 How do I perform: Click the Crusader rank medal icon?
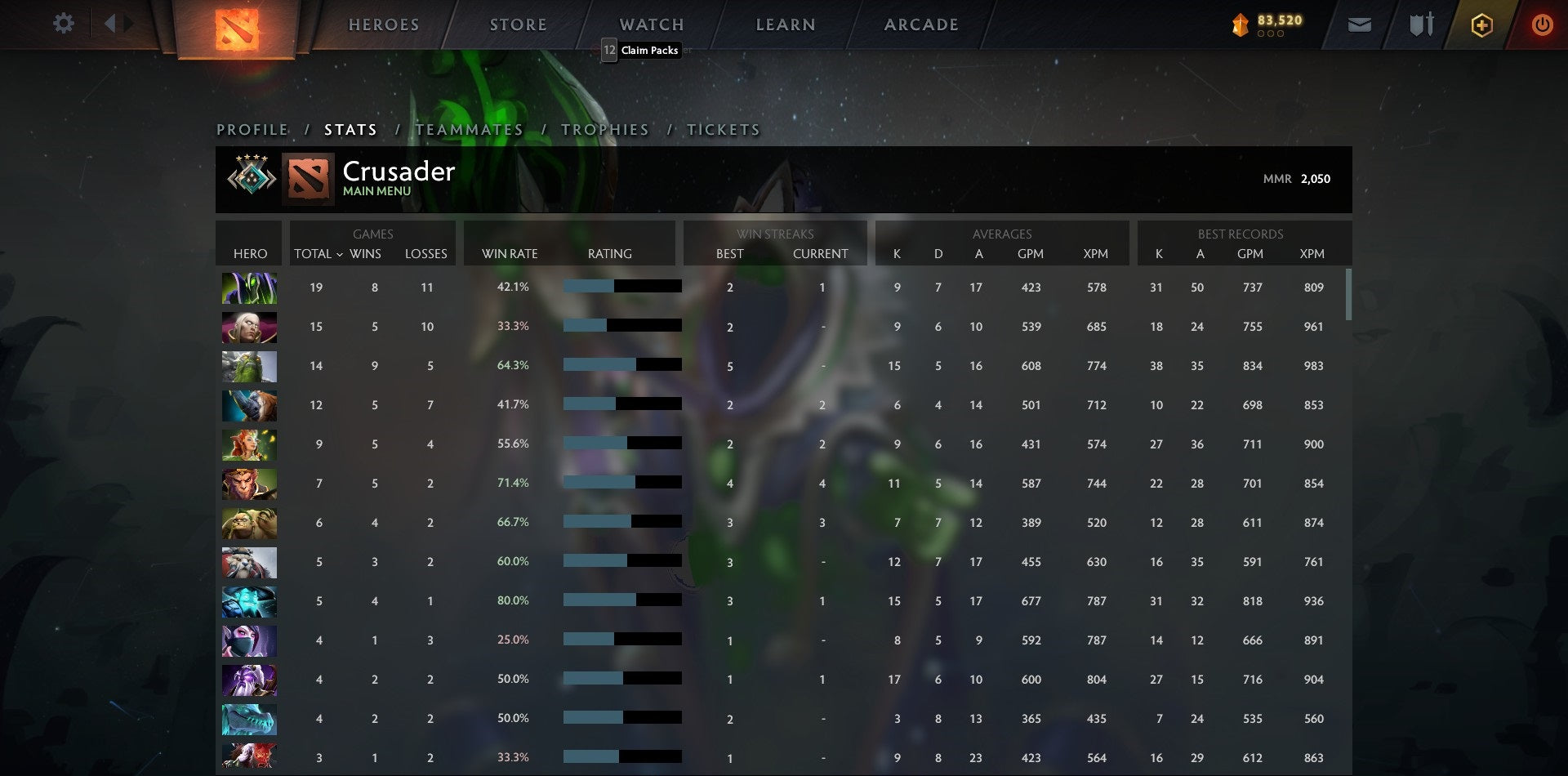[x=250, y=177]
